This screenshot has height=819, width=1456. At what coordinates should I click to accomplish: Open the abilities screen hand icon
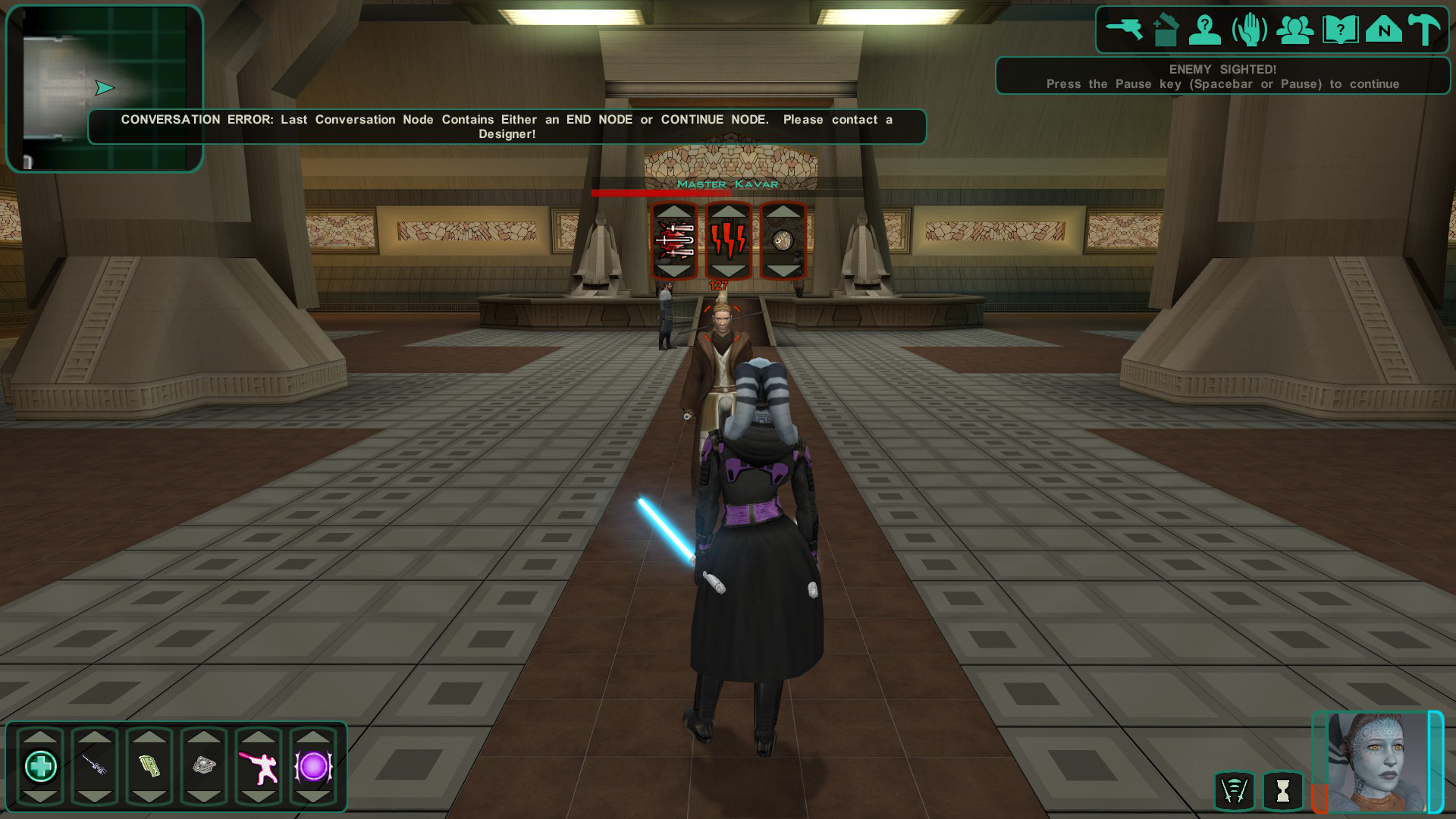(x=1249, y=30)
